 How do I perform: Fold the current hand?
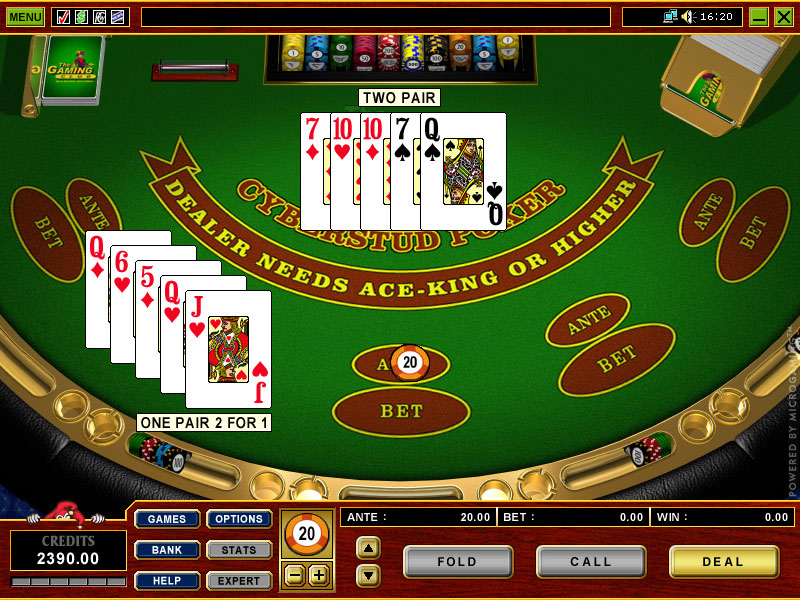[458, 562]
